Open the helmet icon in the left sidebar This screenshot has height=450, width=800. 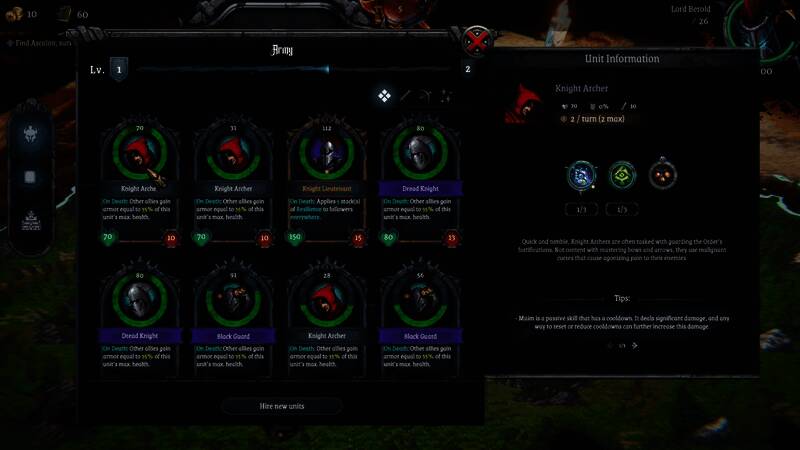point(31,134)
